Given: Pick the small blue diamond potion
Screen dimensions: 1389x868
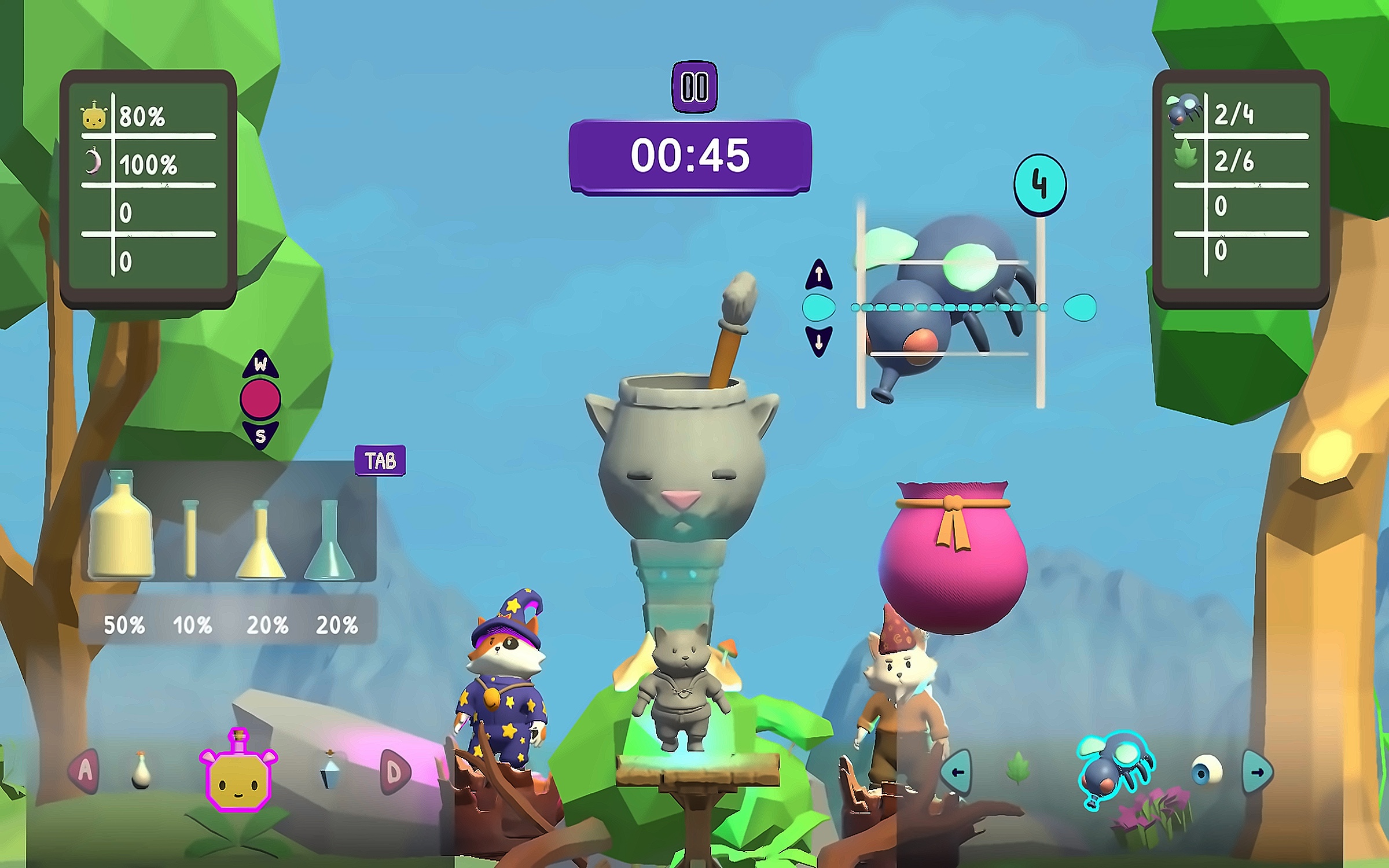Looking at the screenshot, I should [330, 771].
